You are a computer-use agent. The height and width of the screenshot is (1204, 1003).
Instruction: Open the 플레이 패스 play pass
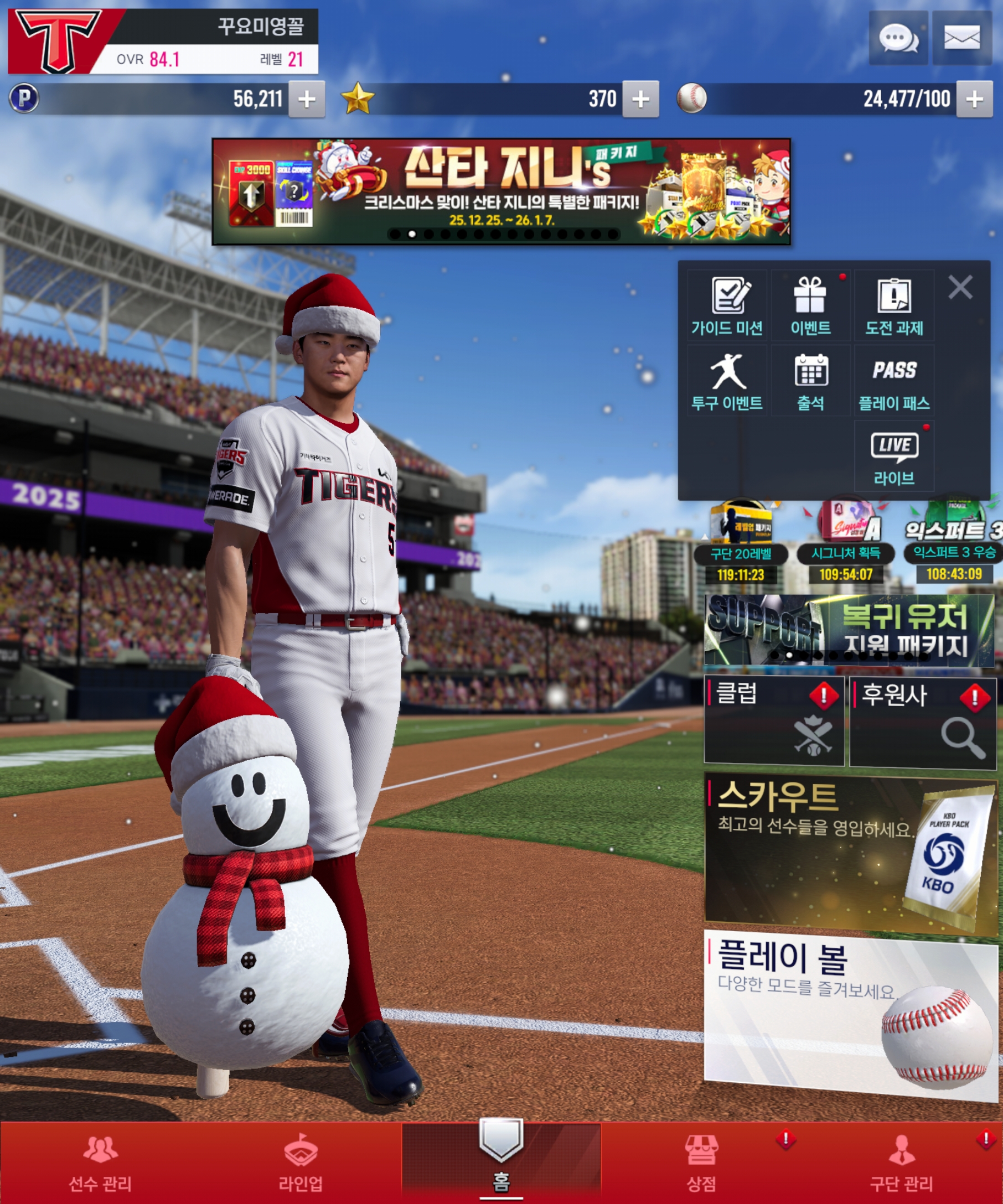894,381
